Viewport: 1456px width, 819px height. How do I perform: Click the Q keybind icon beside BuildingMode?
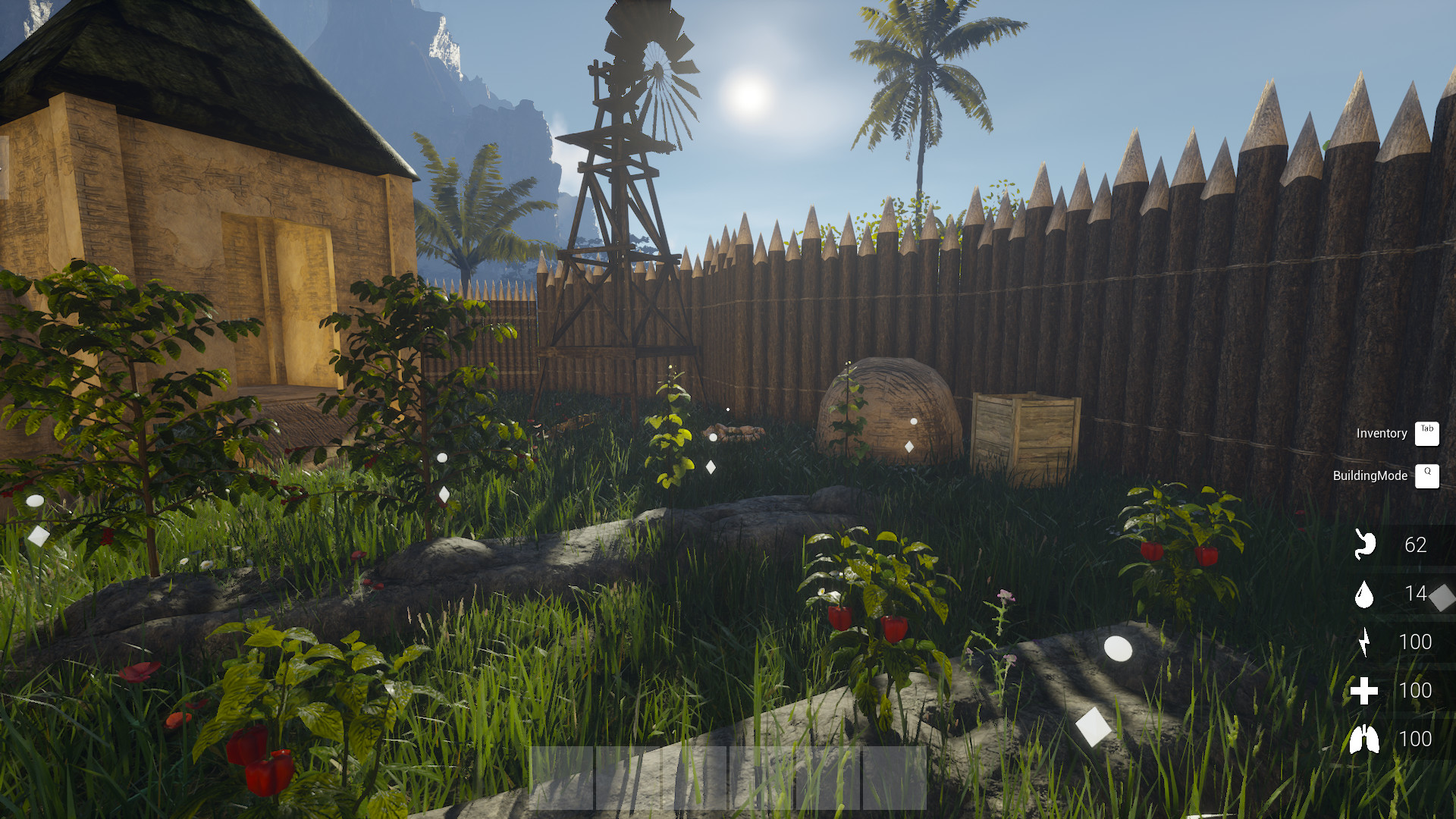tap(1428, 476)
